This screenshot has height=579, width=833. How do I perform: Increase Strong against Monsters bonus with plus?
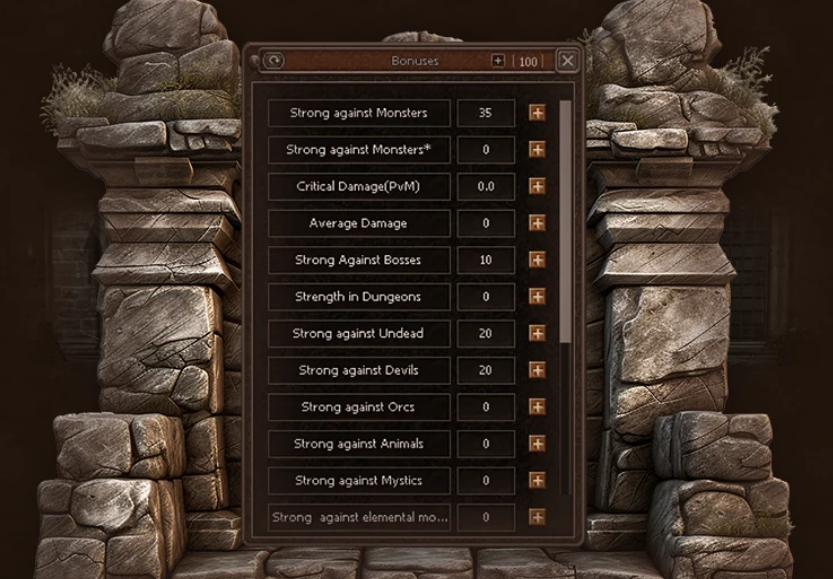pos(537,113)
